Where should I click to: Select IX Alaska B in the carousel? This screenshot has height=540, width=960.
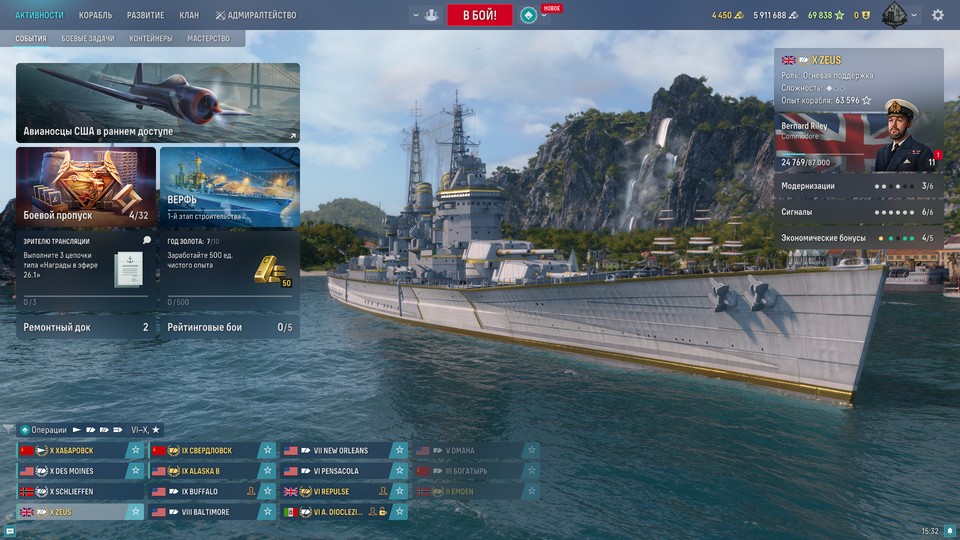click(x=203, y=471)
